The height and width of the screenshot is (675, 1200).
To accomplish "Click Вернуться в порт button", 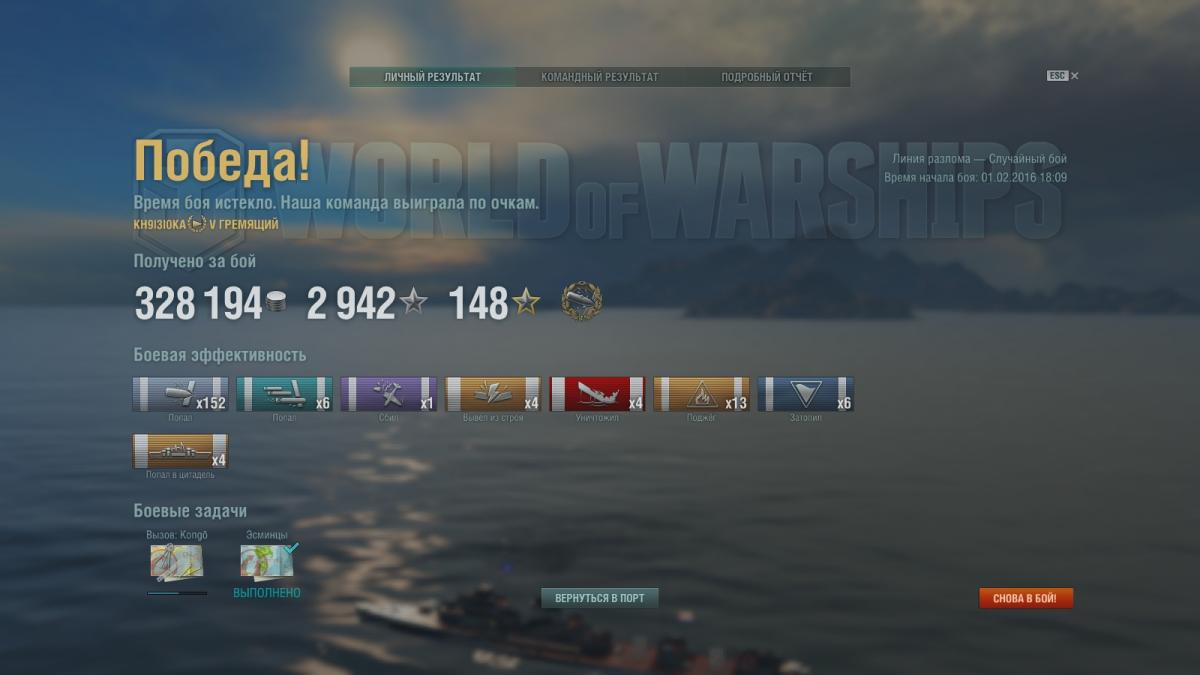I will click(600, 598).
